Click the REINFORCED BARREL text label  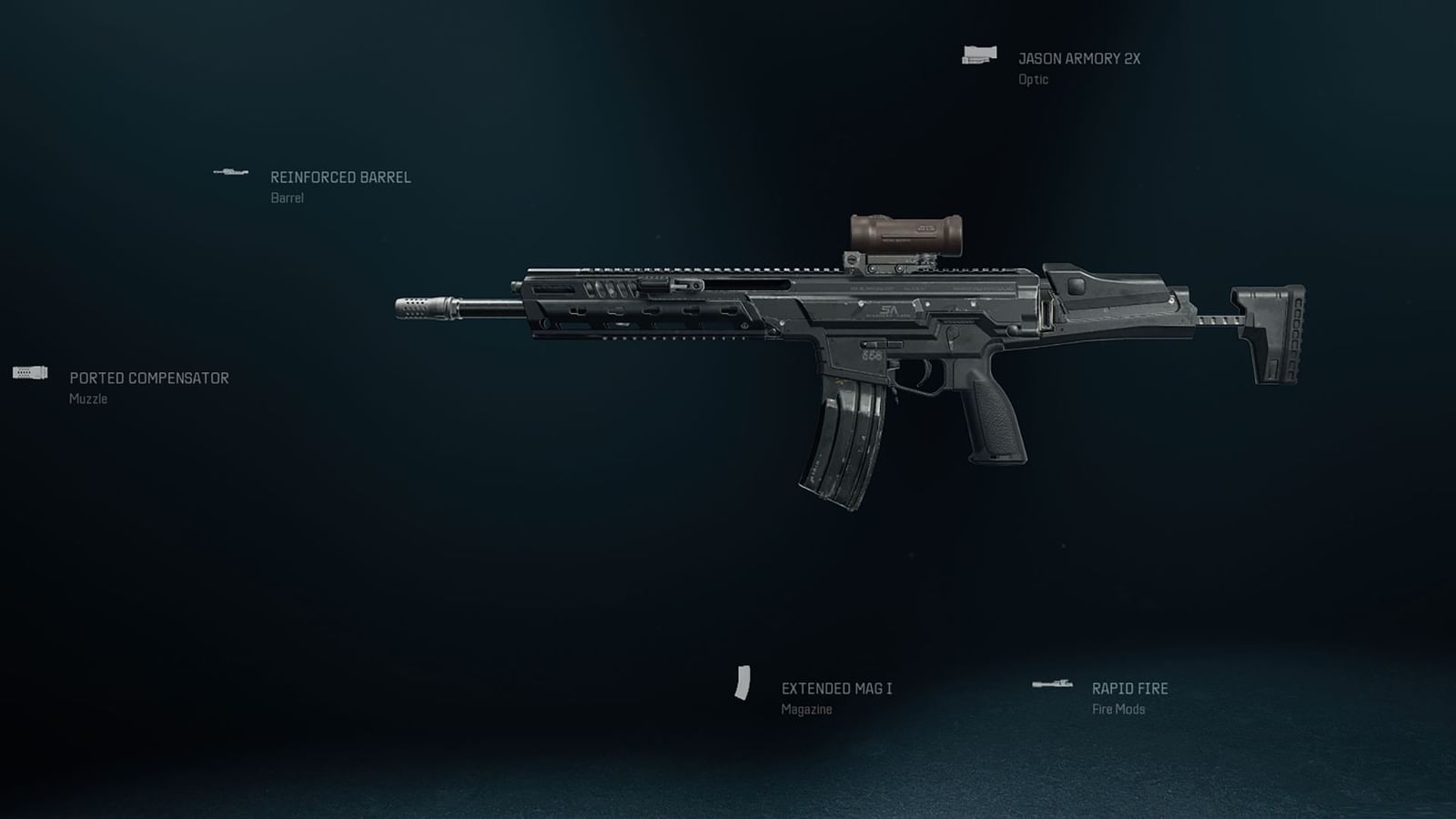[340, 177]
